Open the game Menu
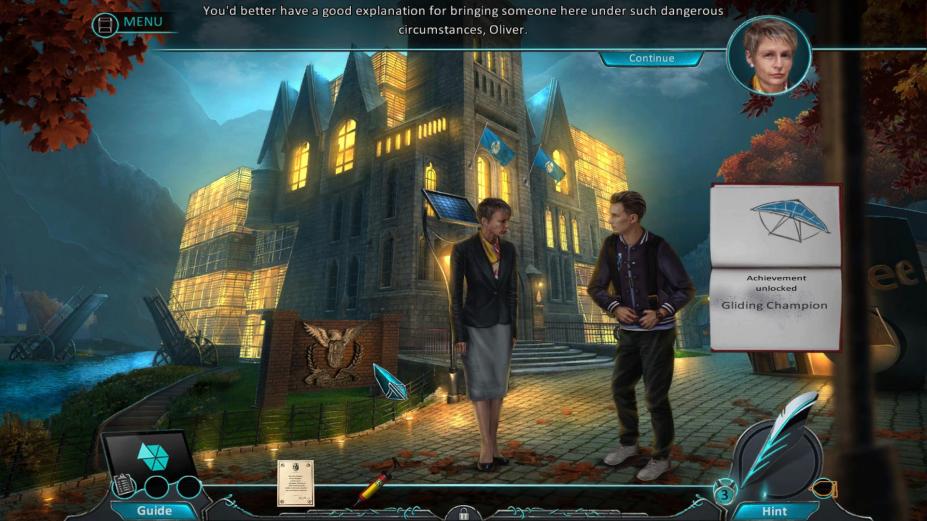 point(130,22)
